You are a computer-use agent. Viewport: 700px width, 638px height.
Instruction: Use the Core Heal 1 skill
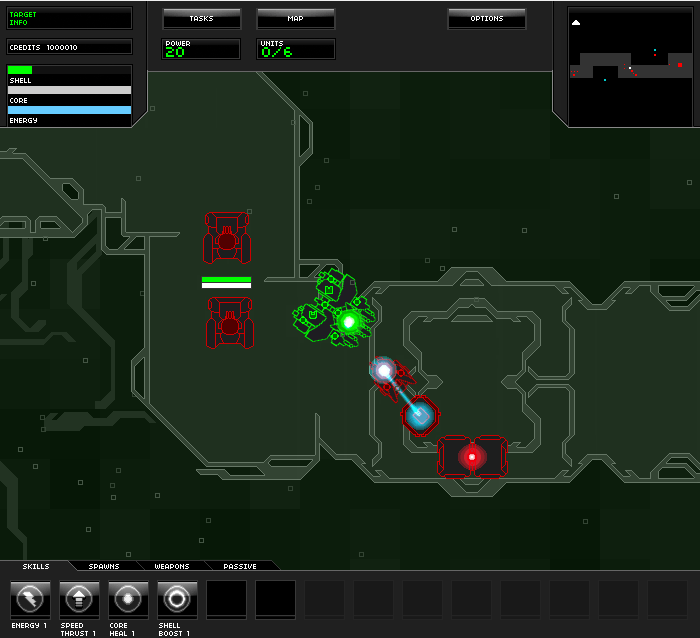(x=128, y=600)
